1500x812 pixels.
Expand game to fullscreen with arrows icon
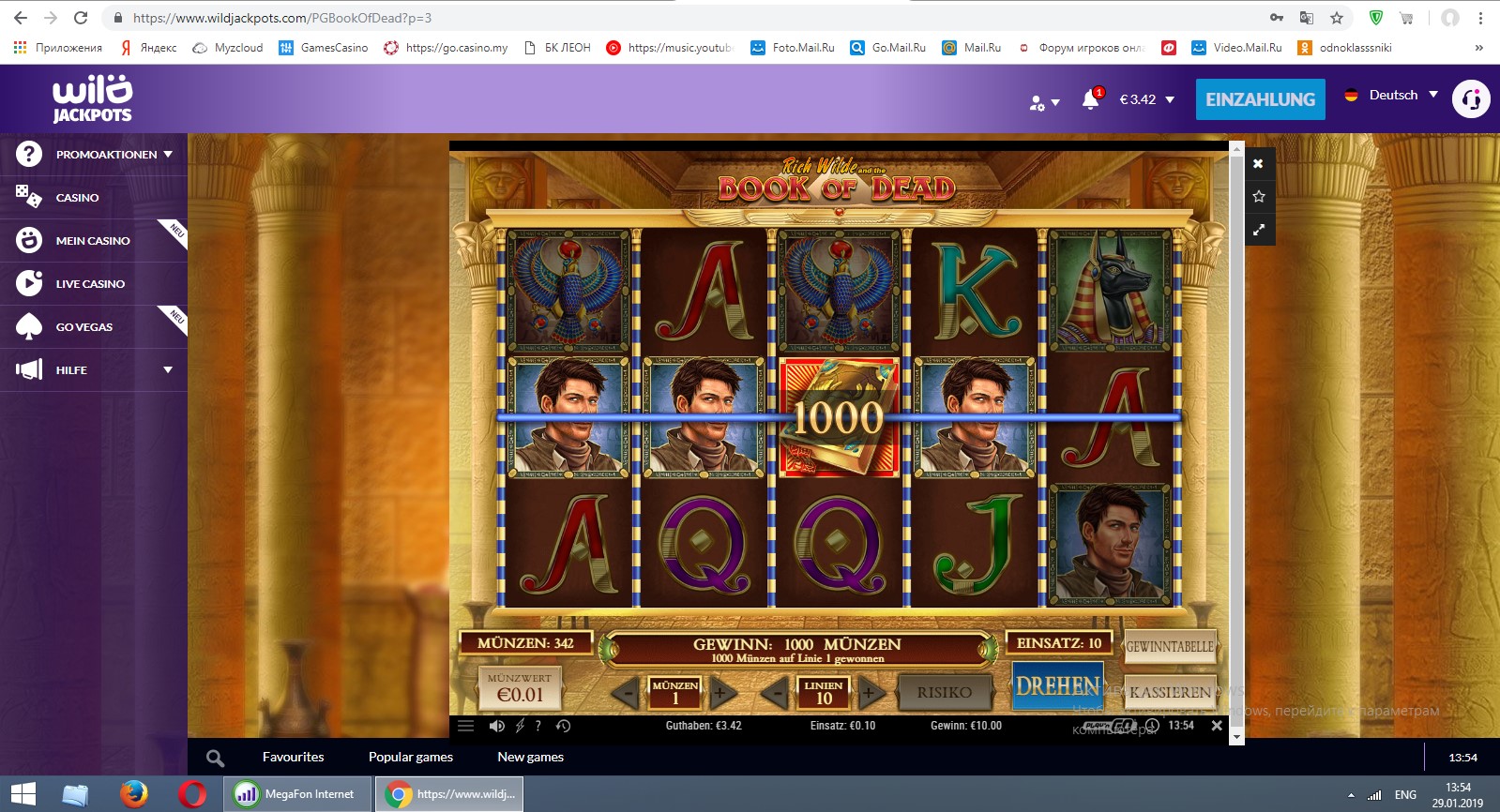(1258, 229)
